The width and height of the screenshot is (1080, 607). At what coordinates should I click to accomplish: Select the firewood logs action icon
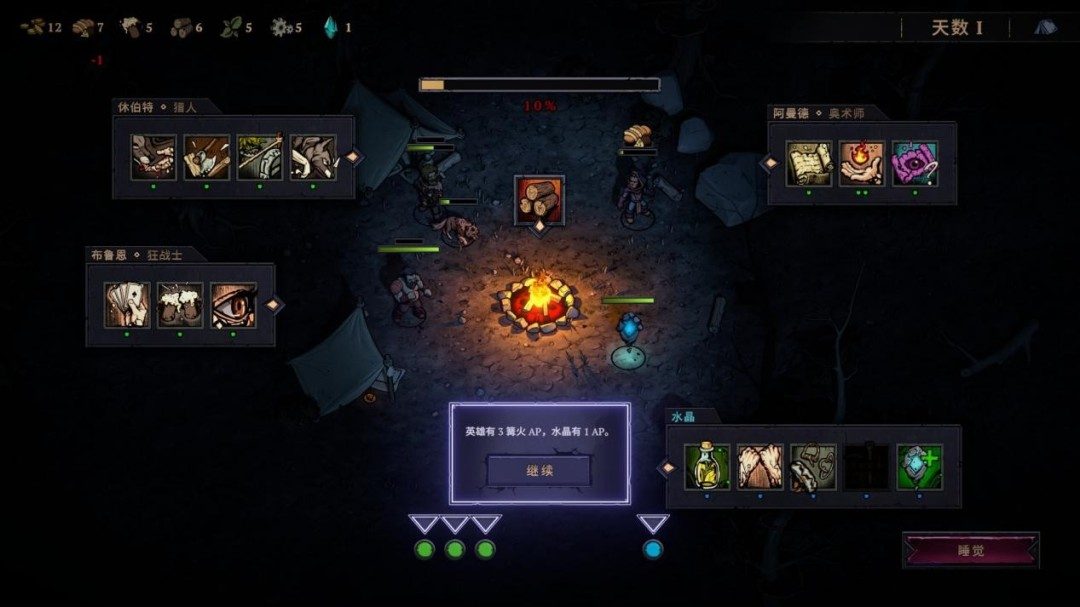539,199
